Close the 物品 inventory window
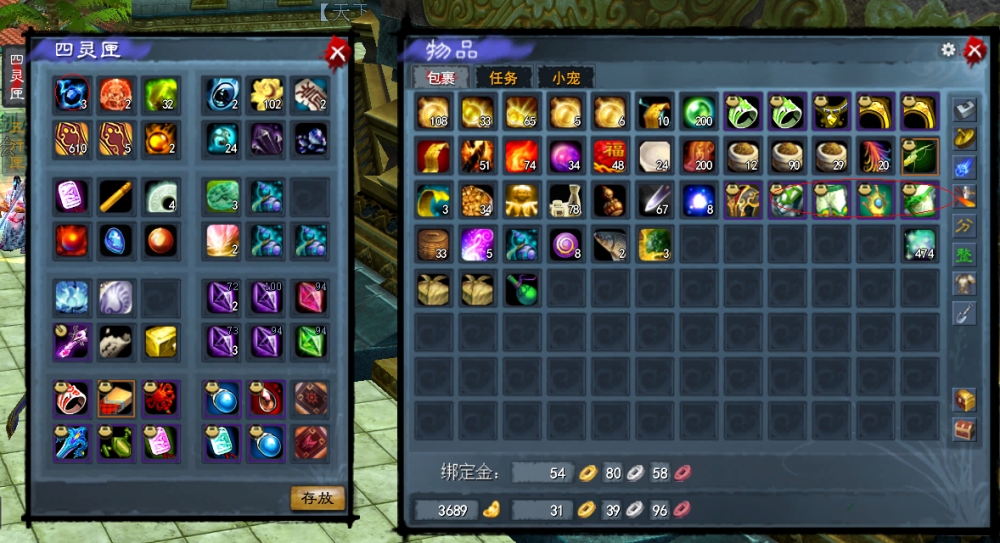Viewport: 1000px width, 543px height. (974, 50)
